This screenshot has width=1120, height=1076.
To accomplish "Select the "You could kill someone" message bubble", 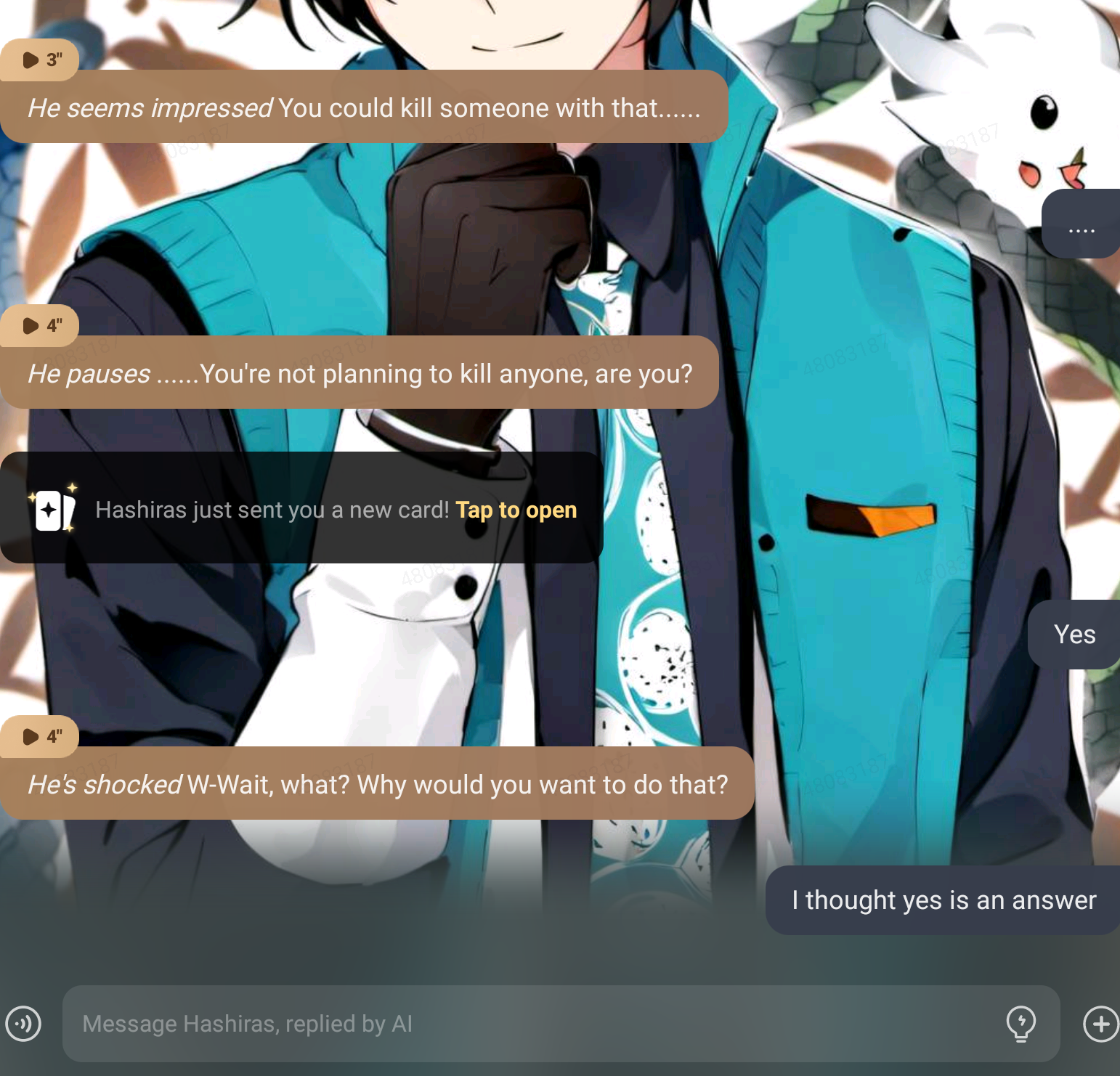I will (363, 107).
